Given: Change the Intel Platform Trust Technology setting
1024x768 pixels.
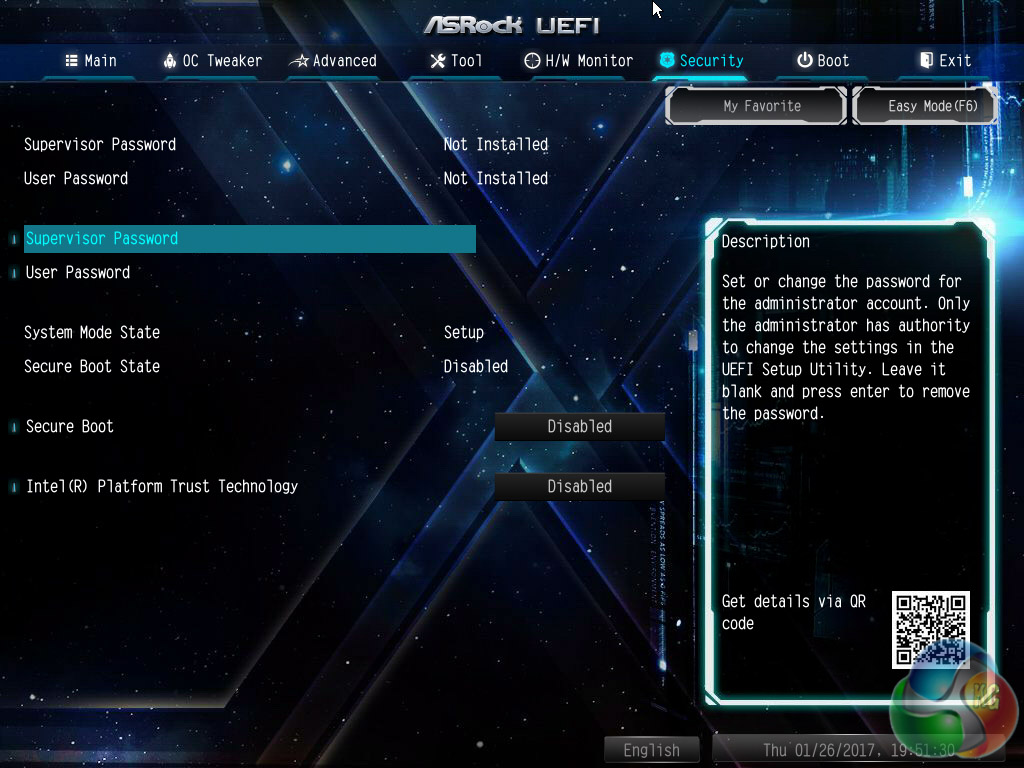Looking at the screenshot, I should 580,487.
